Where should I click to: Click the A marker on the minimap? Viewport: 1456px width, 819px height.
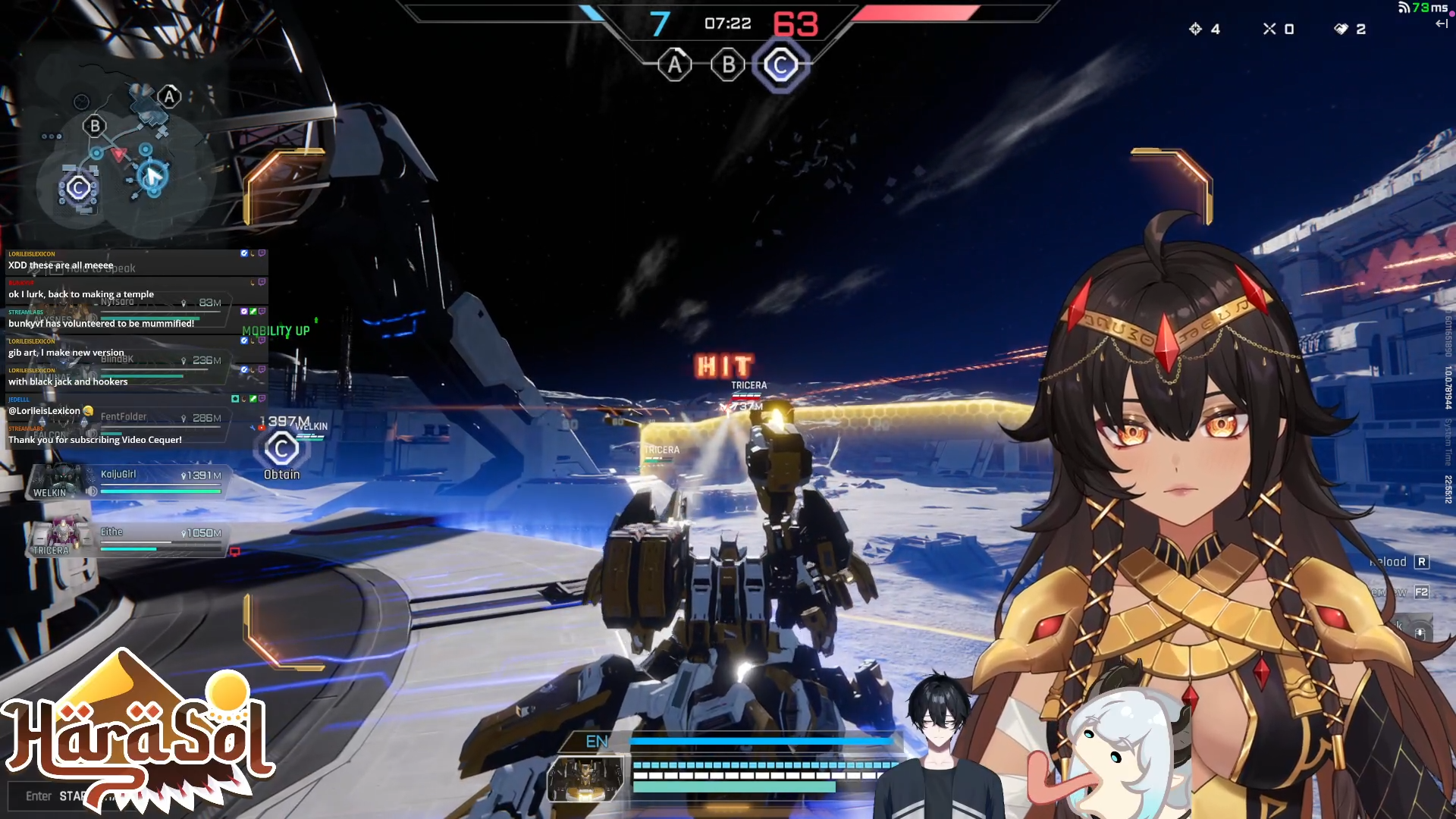(169, 96)
